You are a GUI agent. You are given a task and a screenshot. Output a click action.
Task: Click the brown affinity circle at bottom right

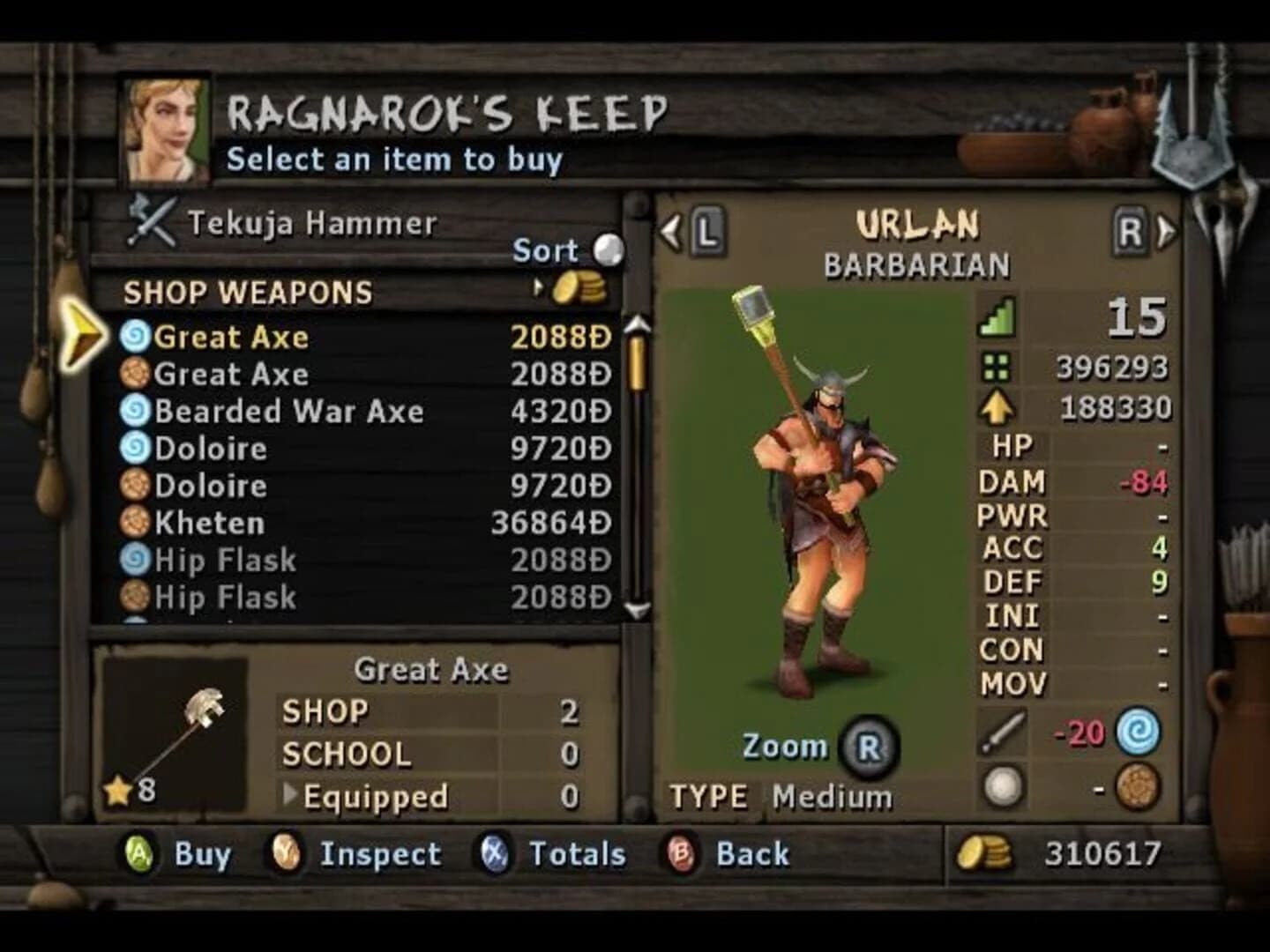(1138, 782)
